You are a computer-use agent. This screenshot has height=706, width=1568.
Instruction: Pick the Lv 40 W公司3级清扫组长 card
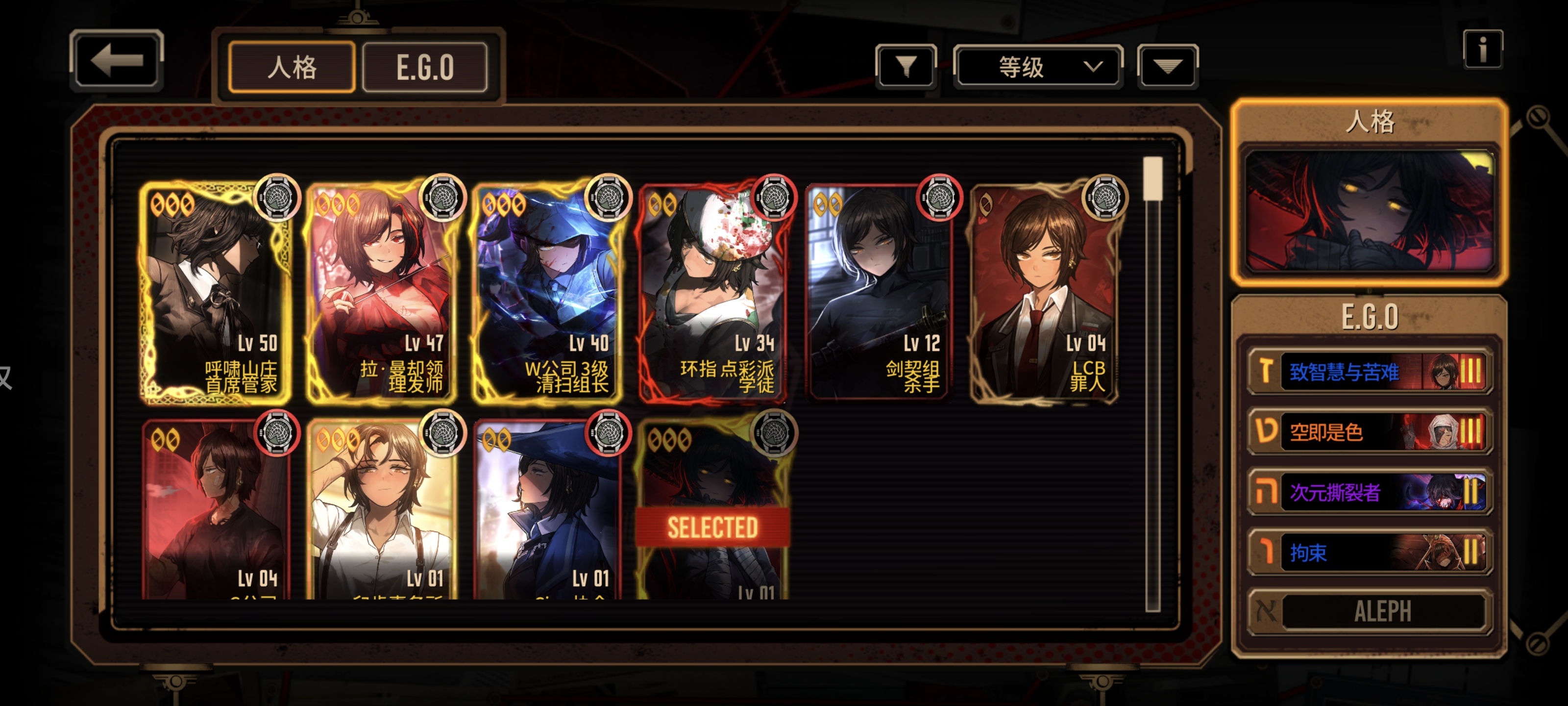(x=548, y=292)
